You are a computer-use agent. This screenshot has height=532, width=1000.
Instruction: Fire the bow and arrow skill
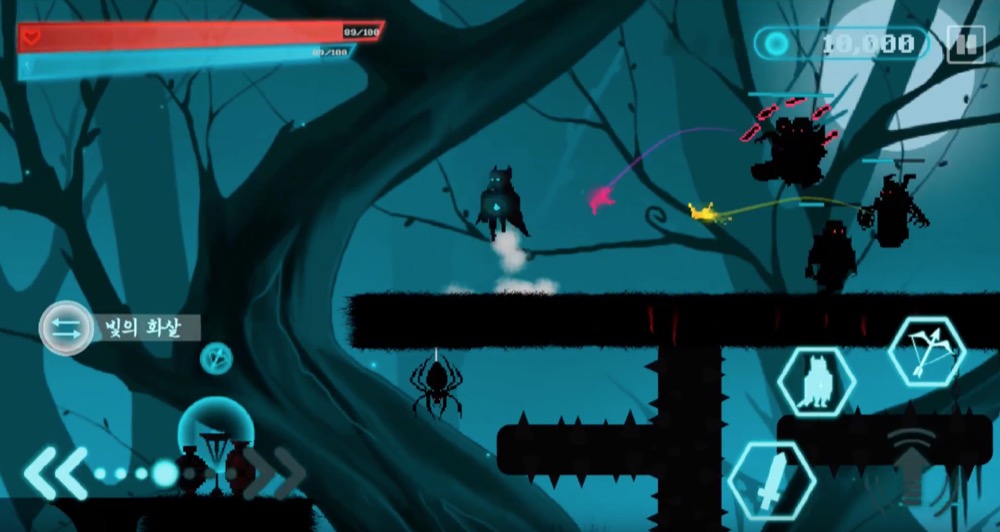[x=926, y=352]
